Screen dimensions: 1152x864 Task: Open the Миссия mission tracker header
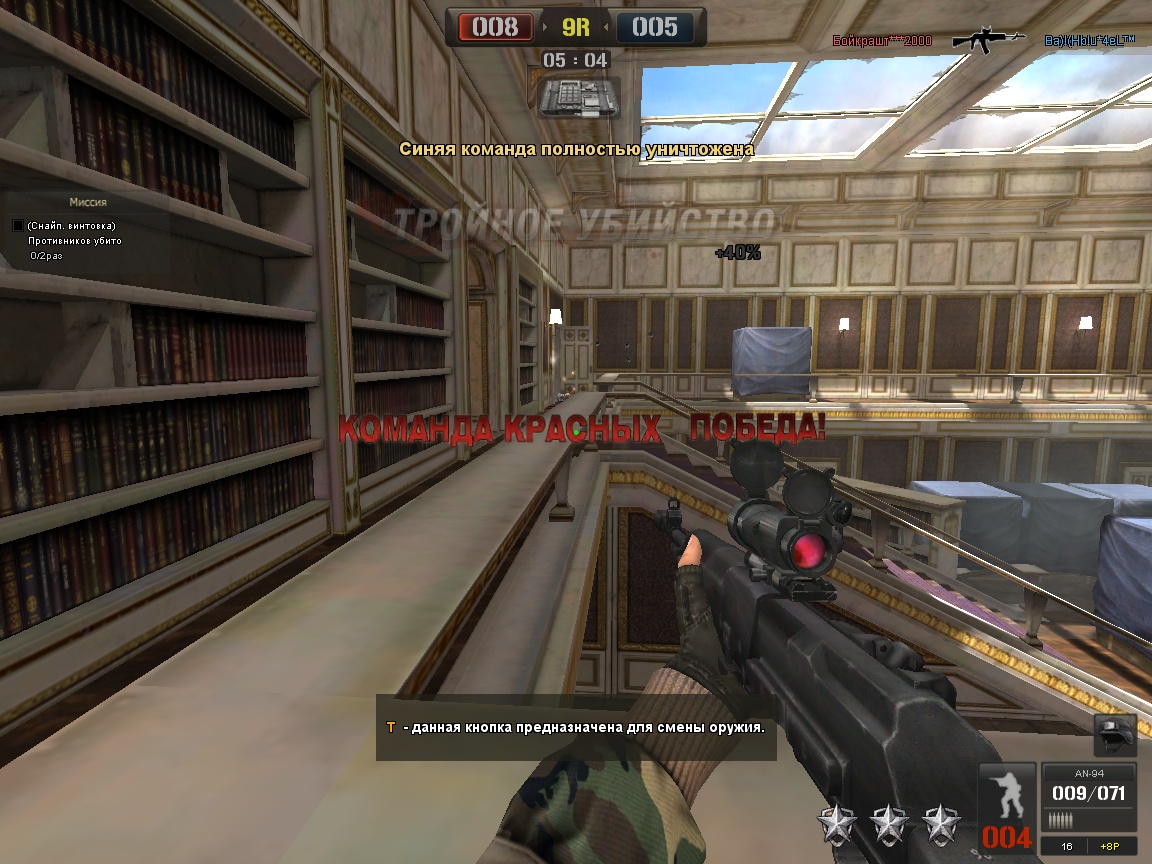tap(88, 202)
